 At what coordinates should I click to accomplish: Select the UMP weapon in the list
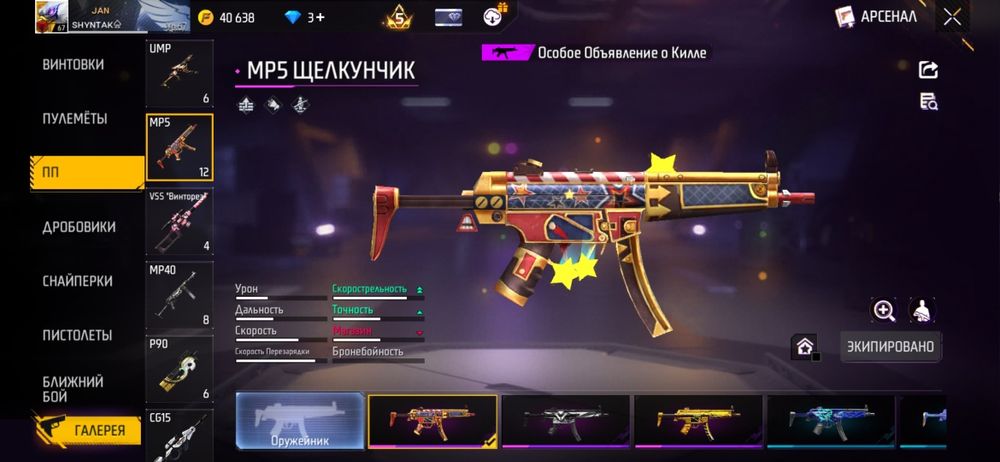point(179,74)
